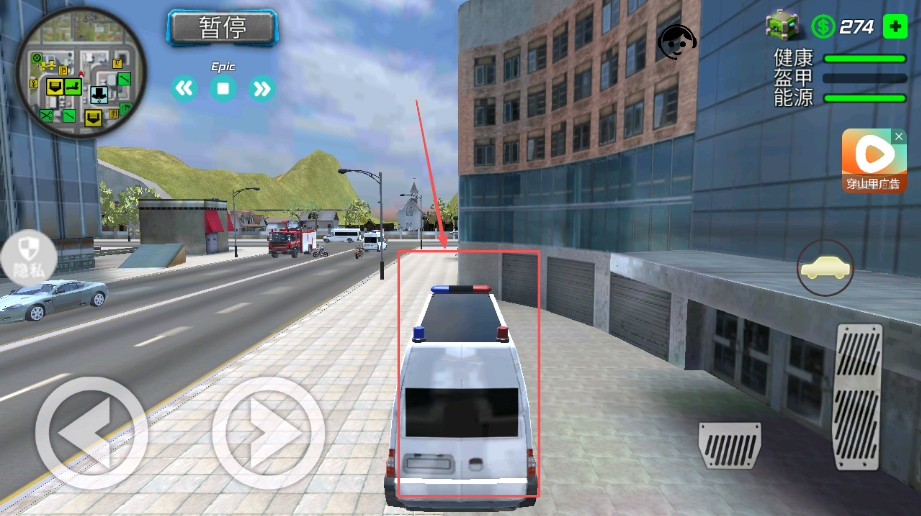Hit the small brake pedal
921x516 pixels.
click(729, 445)
